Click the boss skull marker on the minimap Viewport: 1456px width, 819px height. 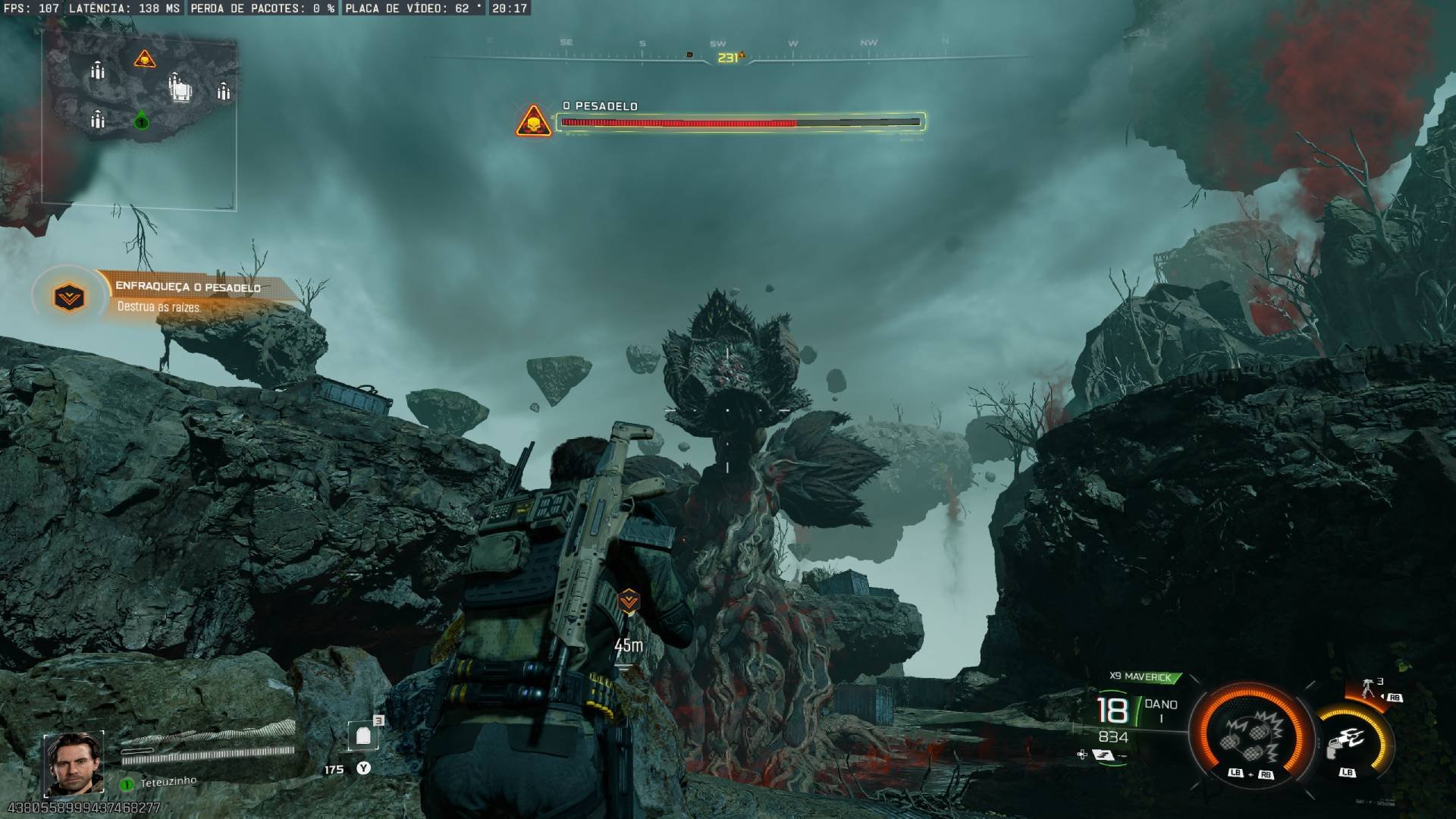144,58
